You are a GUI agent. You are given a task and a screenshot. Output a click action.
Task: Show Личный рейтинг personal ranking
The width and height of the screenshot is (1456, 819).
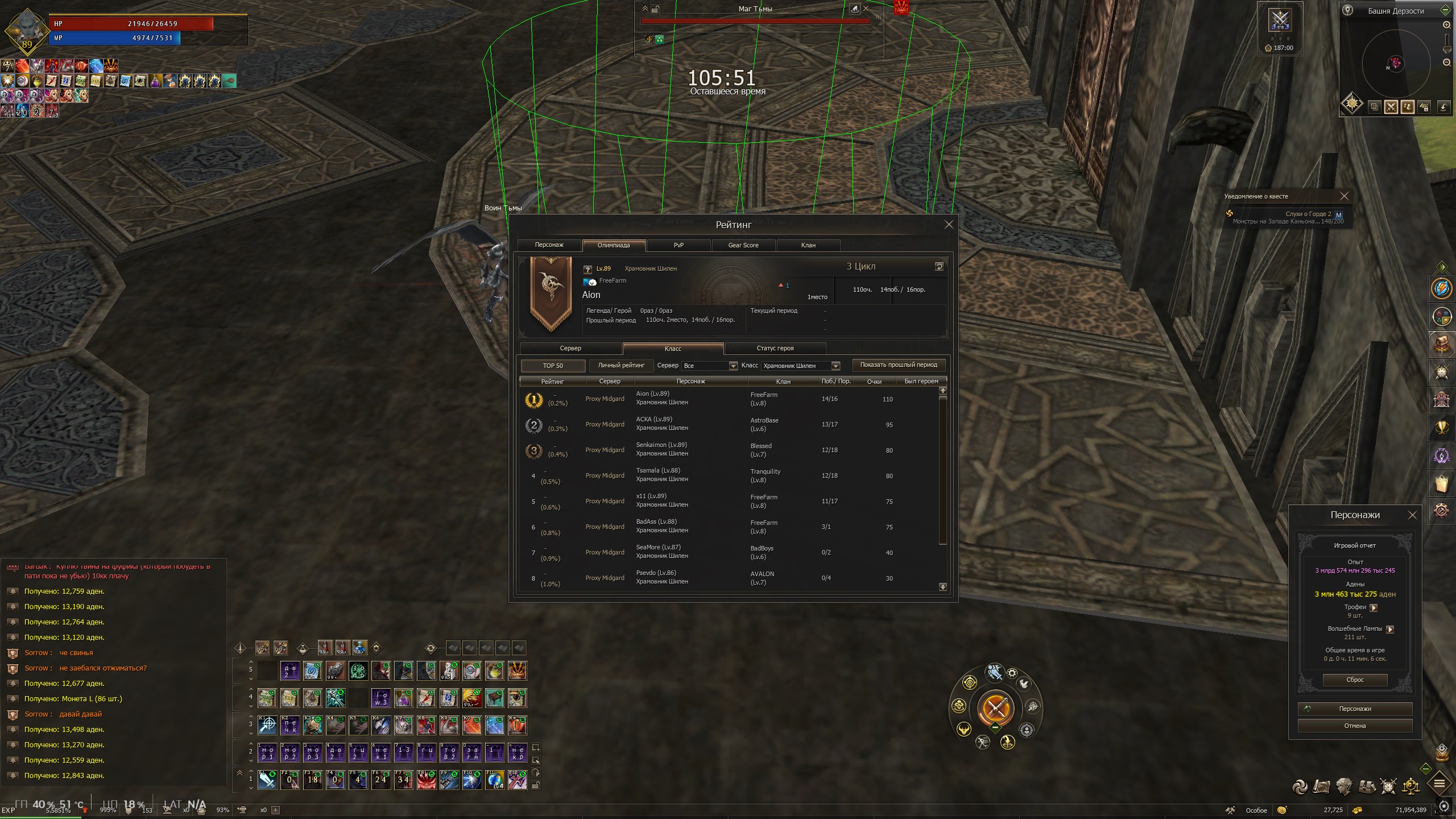[x=621, y=366]
